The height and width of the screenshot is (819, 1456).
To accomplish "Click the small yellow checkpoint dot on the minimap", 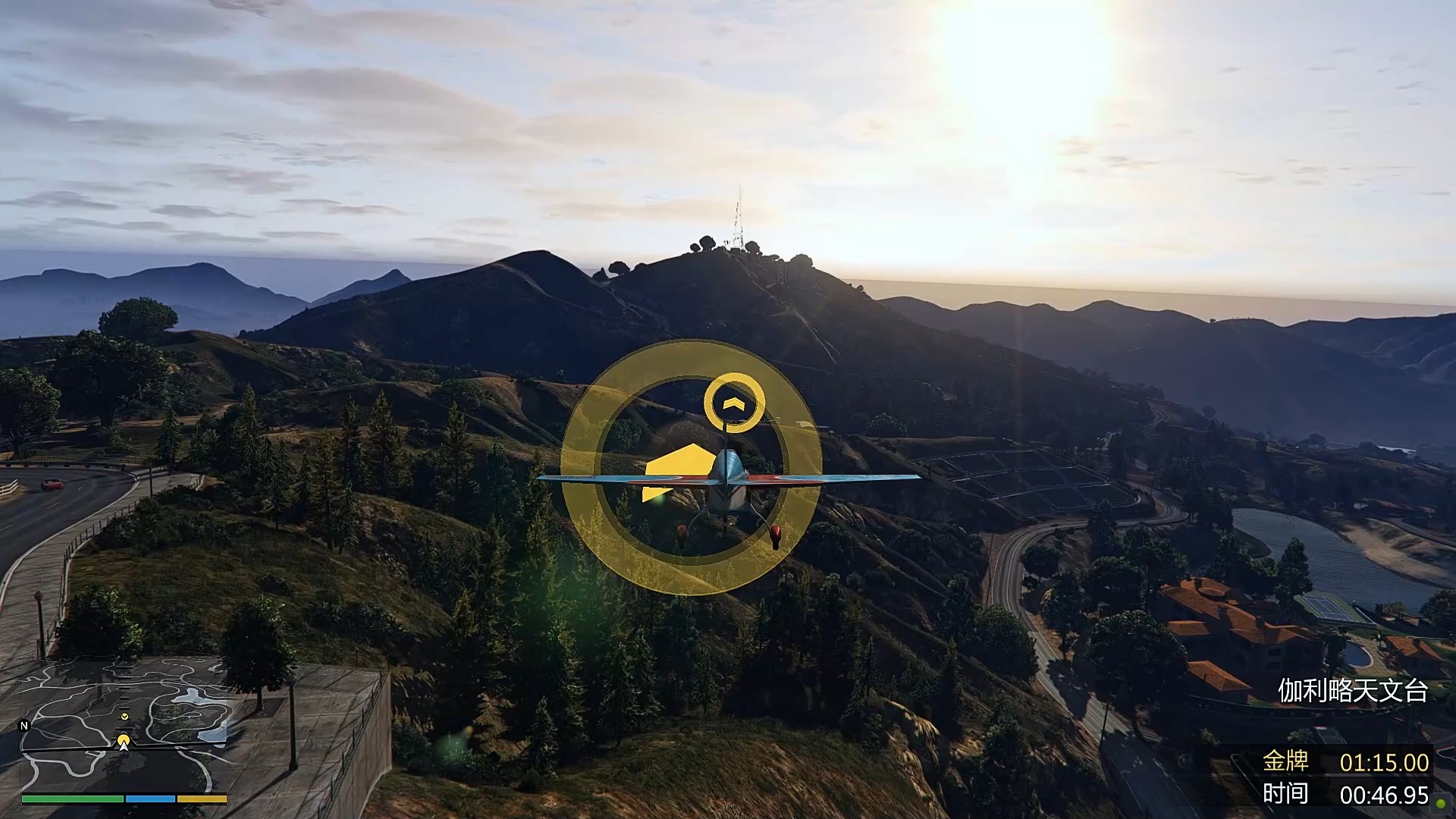I will pyautogui.click(x=124, y=716).
